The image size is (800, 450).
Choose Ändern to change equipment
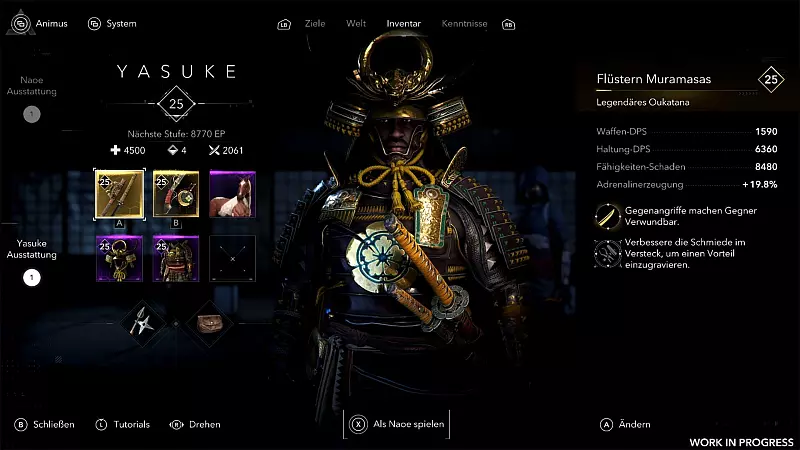[x=626, y=424]
